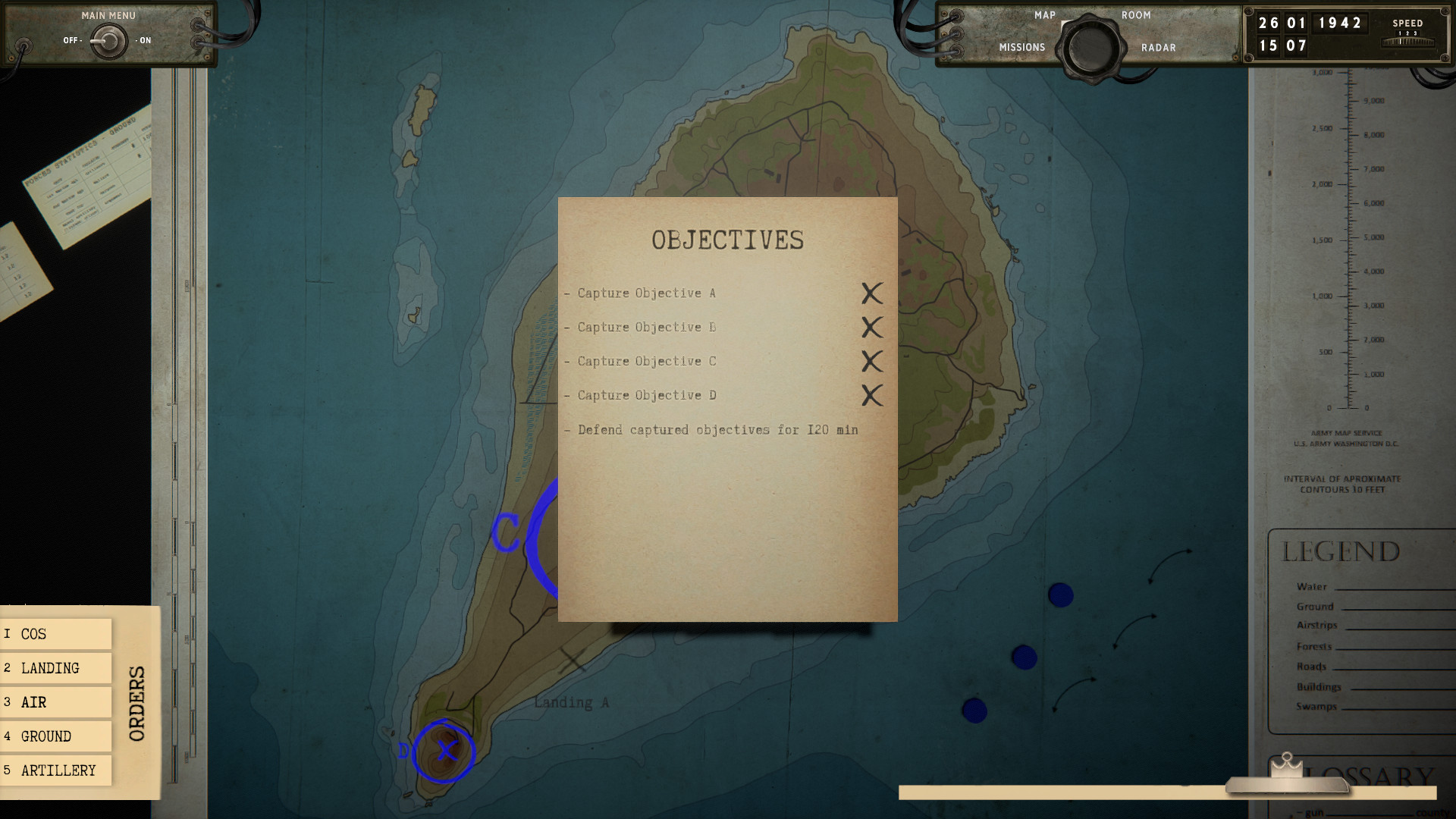Switch the dial to MISSIONS view
Image resolution: width=1456 pixels, height=819 pixels.
1022,47
